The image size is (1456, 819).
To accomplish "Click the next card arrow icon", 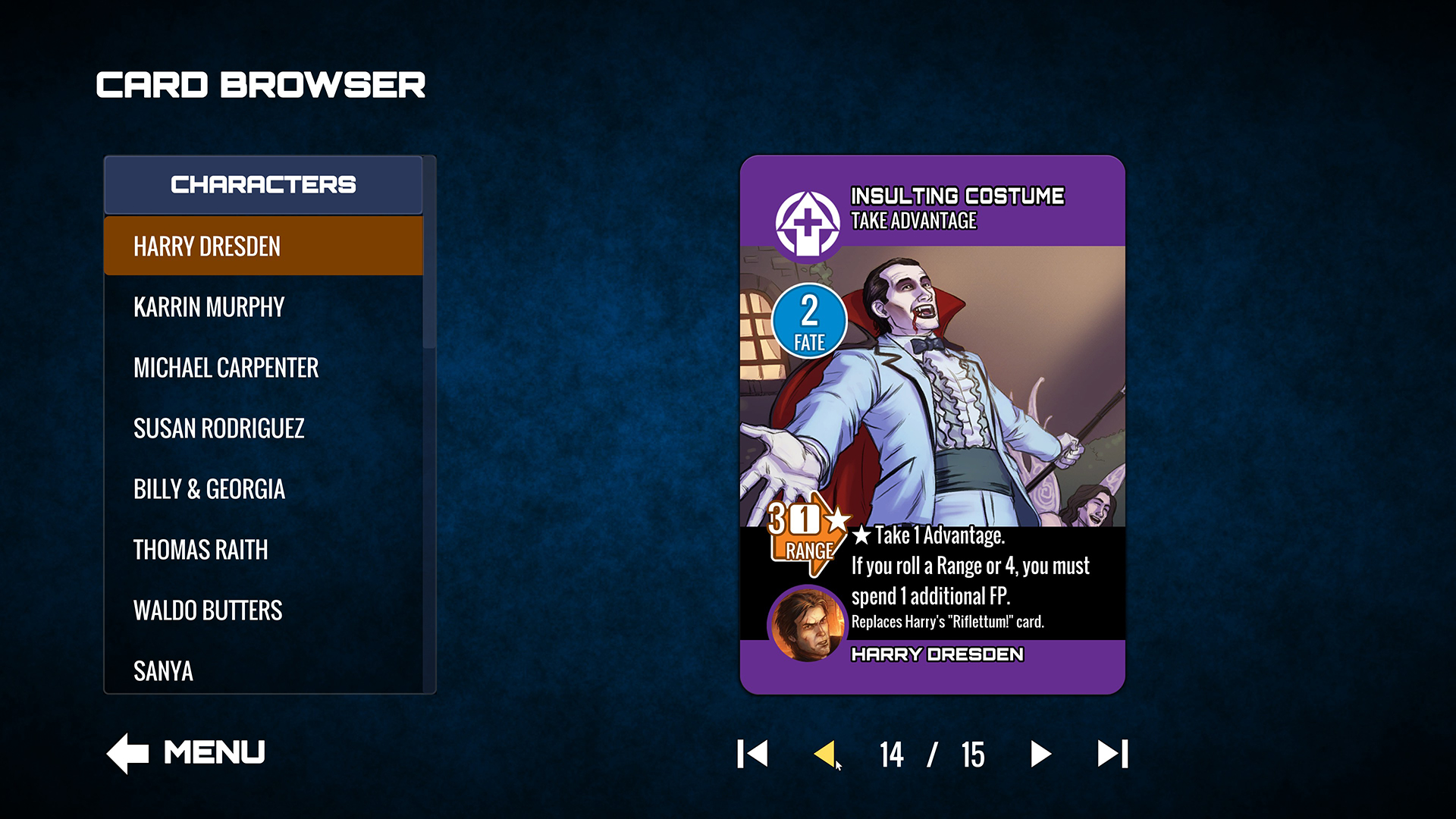I will (x=1042, y=755).
